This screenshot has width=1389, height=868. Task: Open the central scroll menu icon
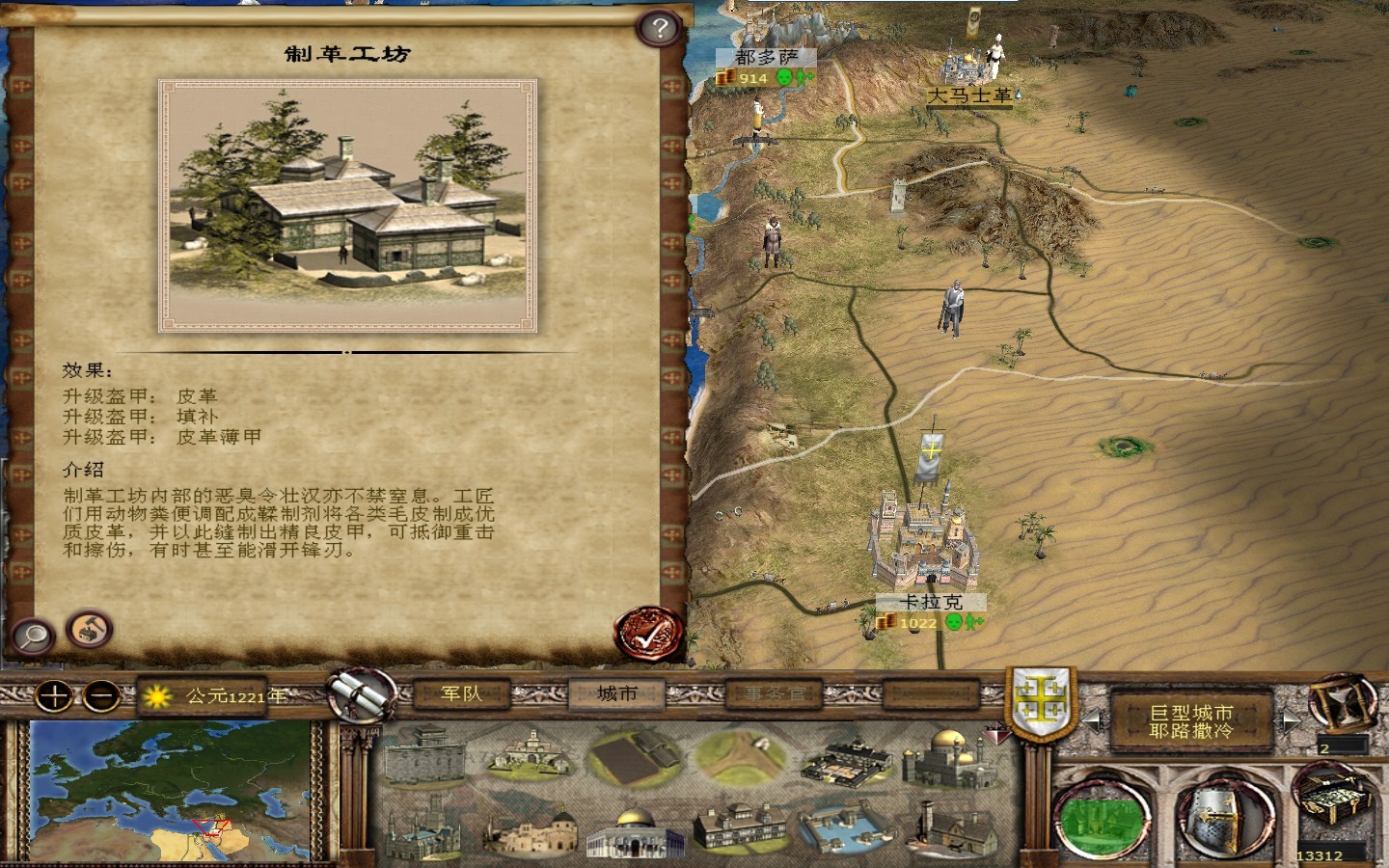tap(361, 692)
